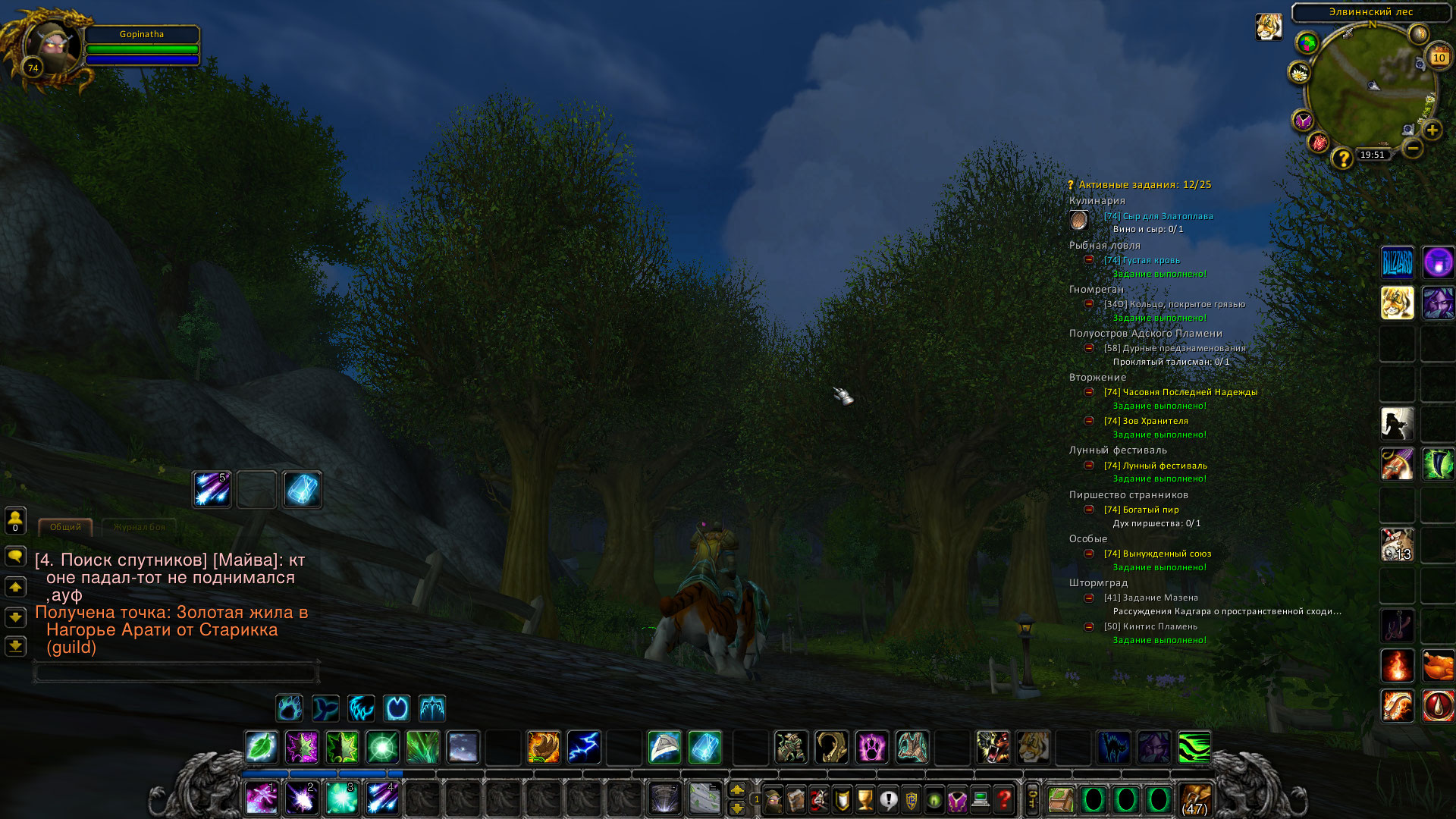Collapse the Вынужденный союз quest entry
The image size is (1456, 819).
pos(1090,554)
